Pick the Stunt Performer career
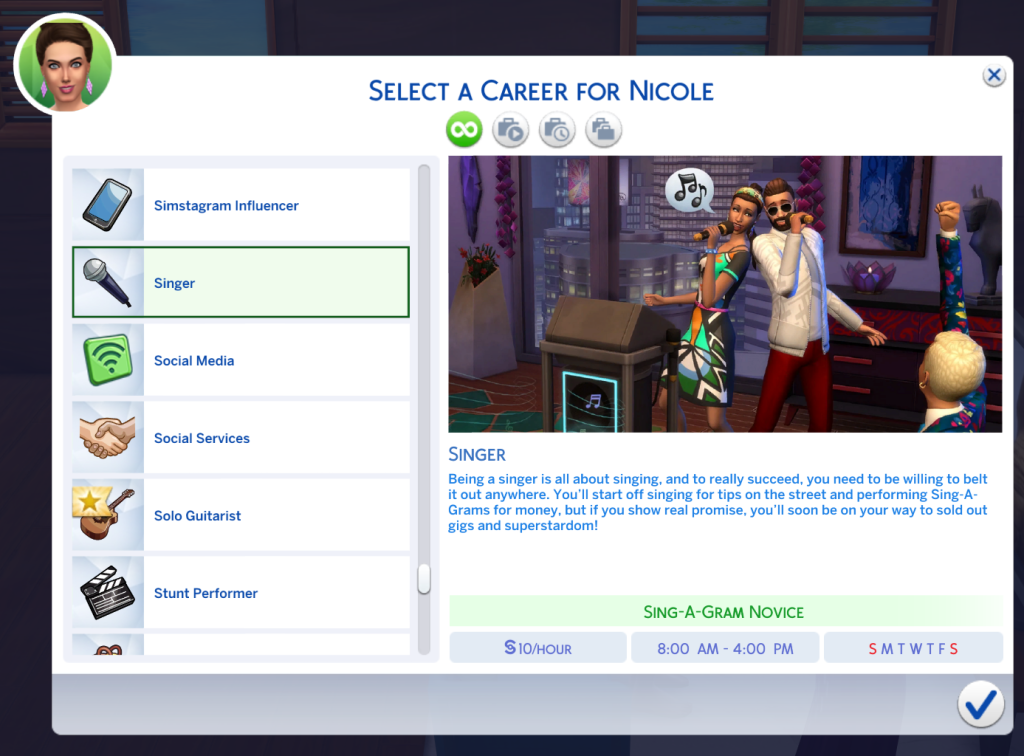Screen dimensions: 1024x756 click(240, 593)
